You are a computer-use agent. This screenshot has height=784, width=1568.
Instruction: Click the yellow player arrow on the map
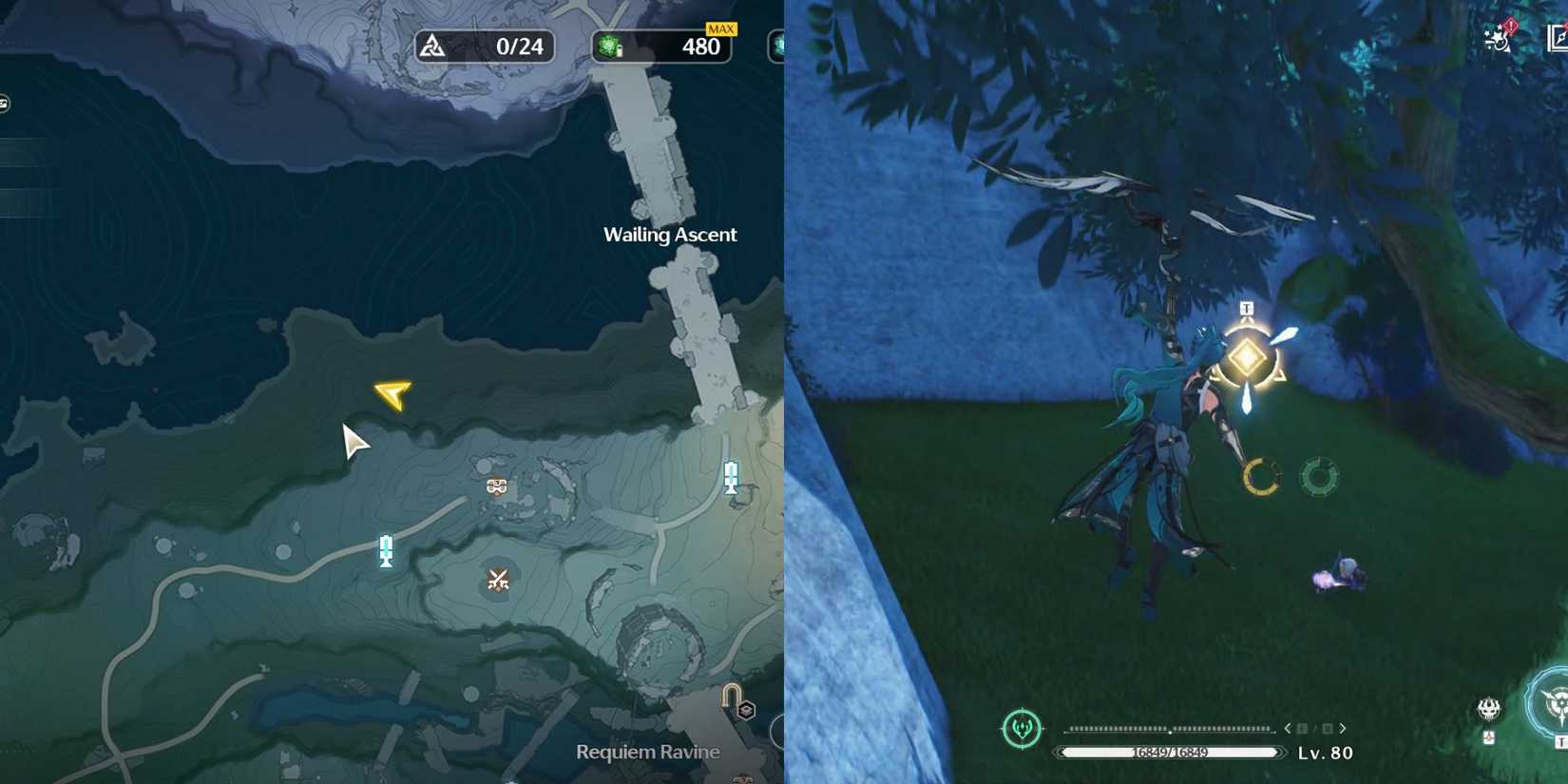click(392, 393)
